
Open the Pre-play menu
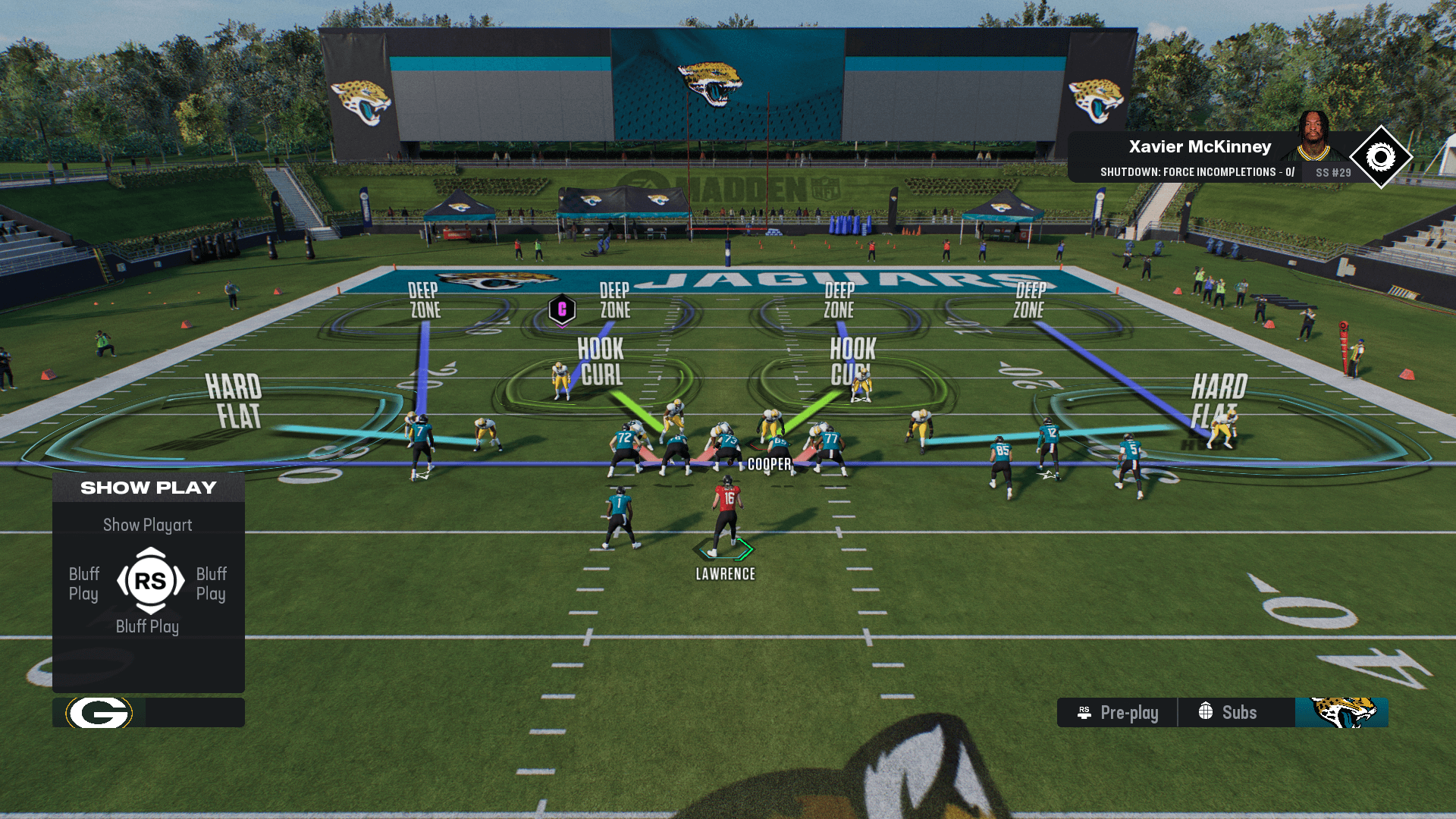point(1118,713)
